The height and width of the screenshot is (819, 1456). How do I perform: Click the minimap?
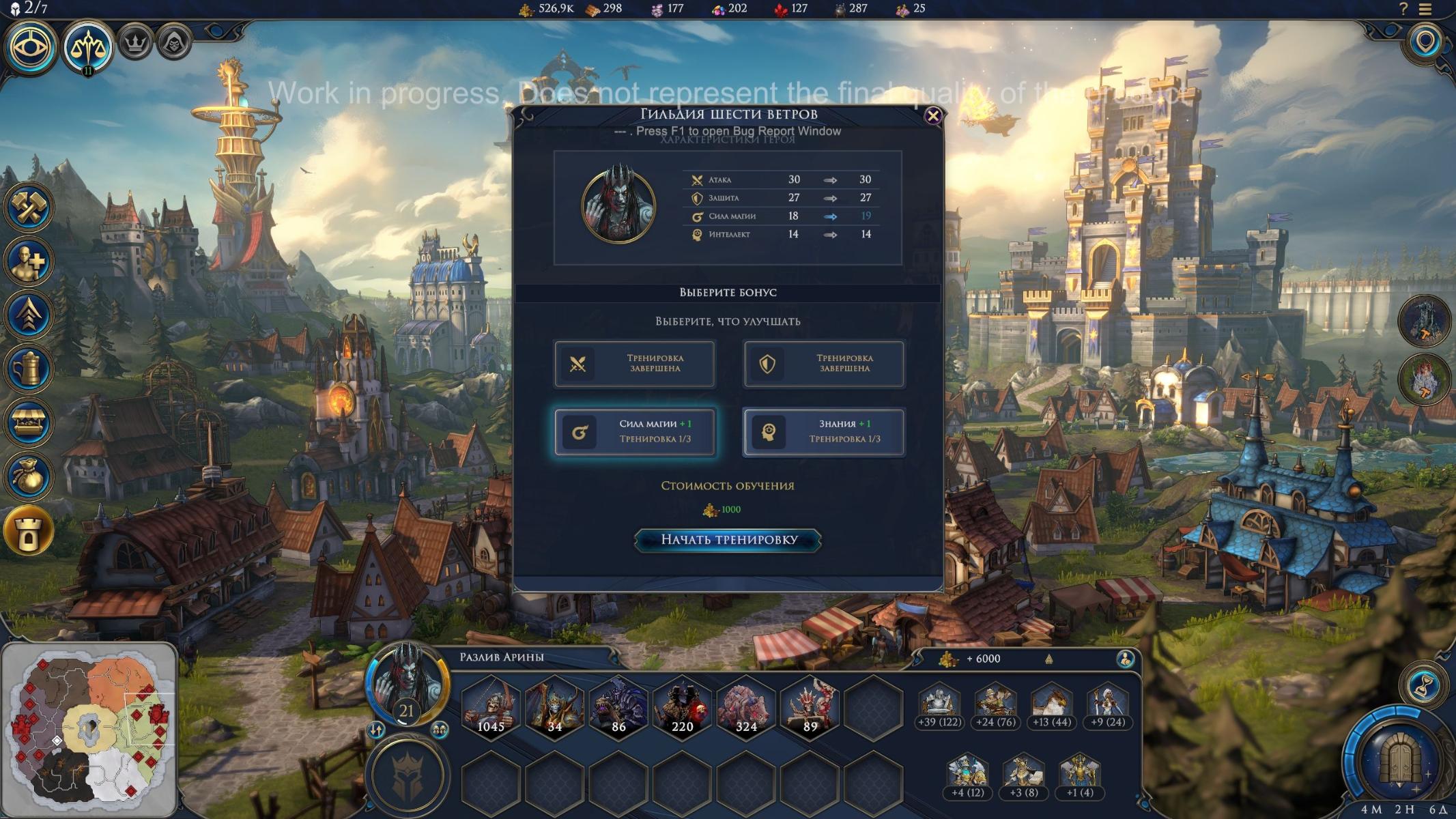(89, 730)
